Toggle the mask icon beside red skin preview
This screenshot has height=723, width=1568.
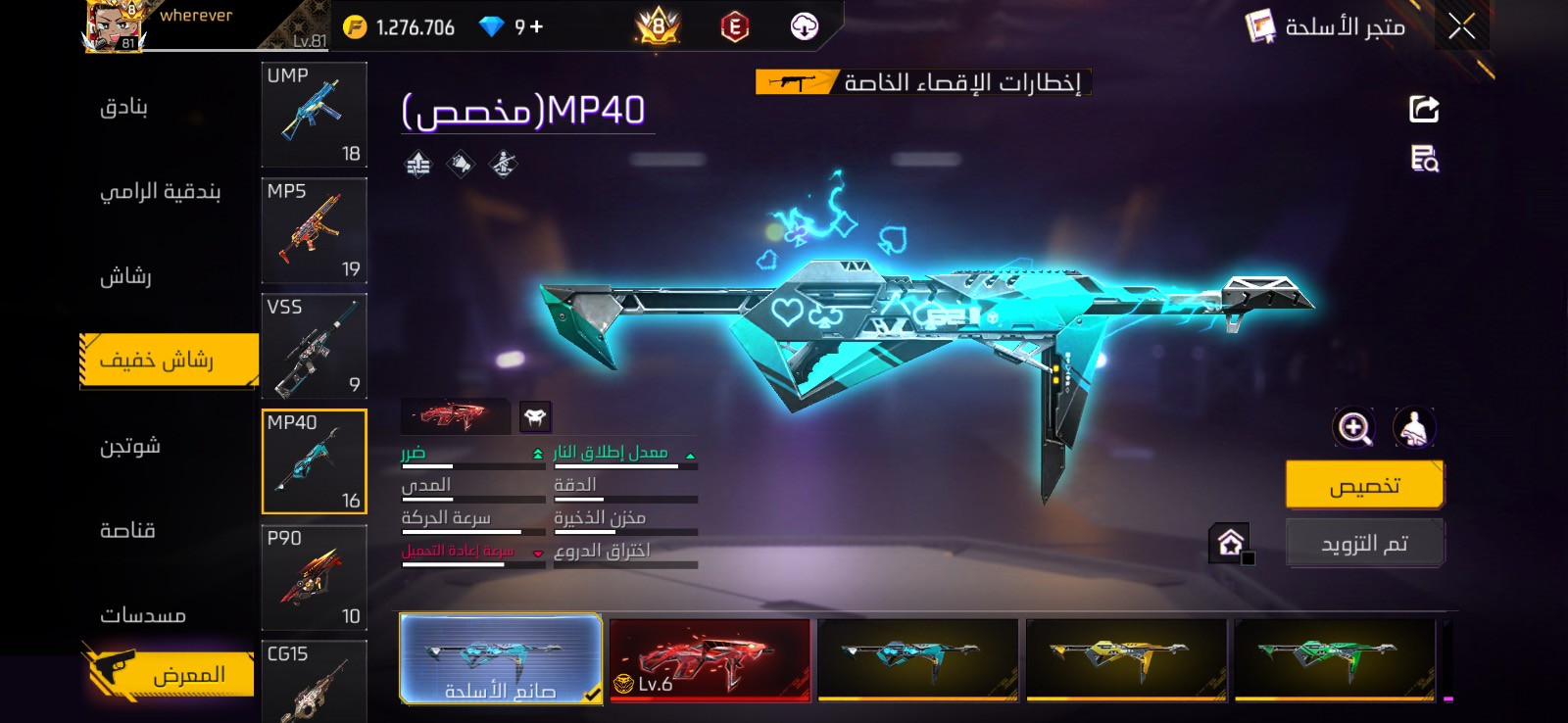pyautogui.click(x=534, y=416)
